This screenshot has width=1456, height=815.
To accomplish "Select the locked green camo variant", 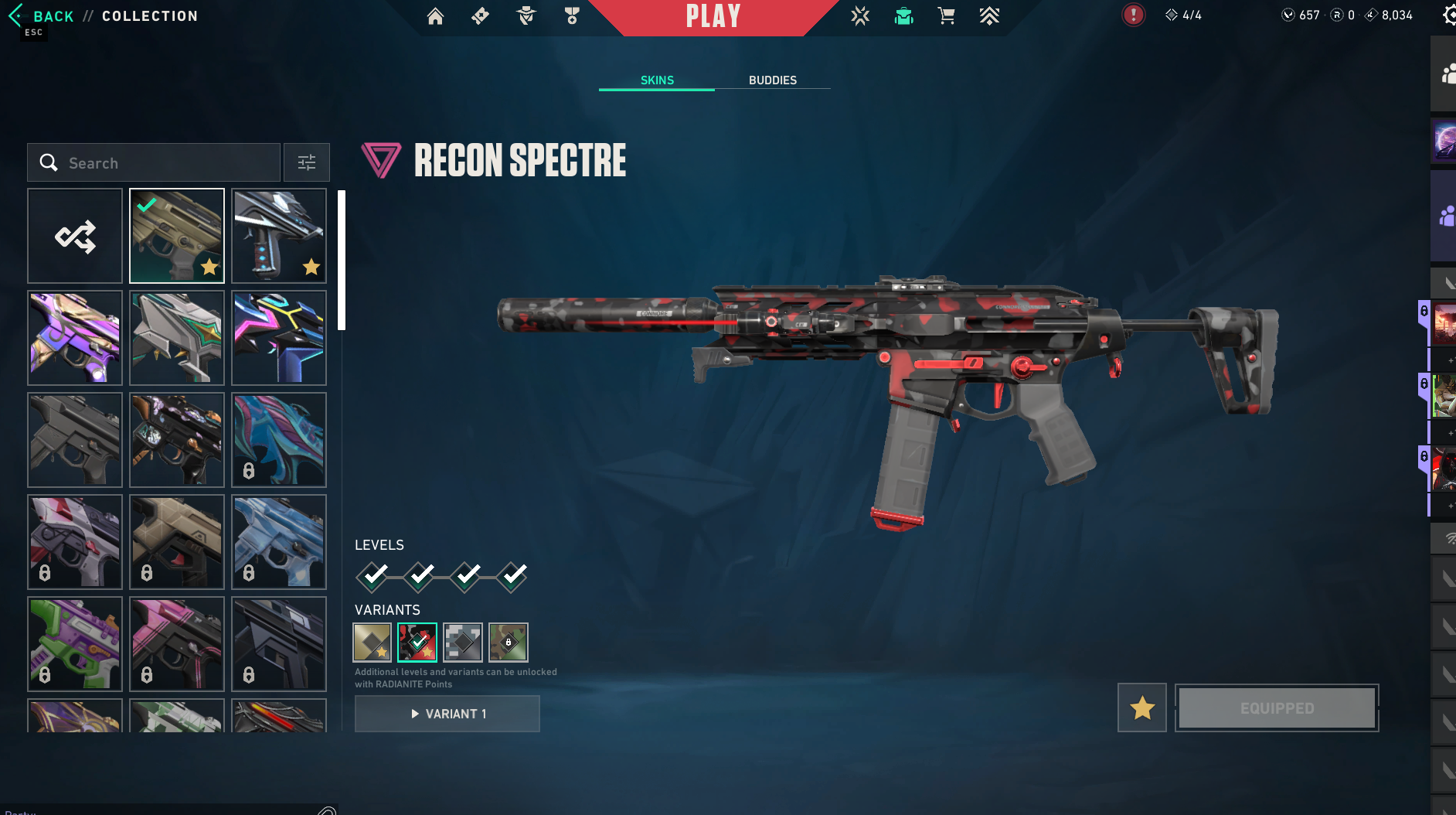I will click(509, 643).
